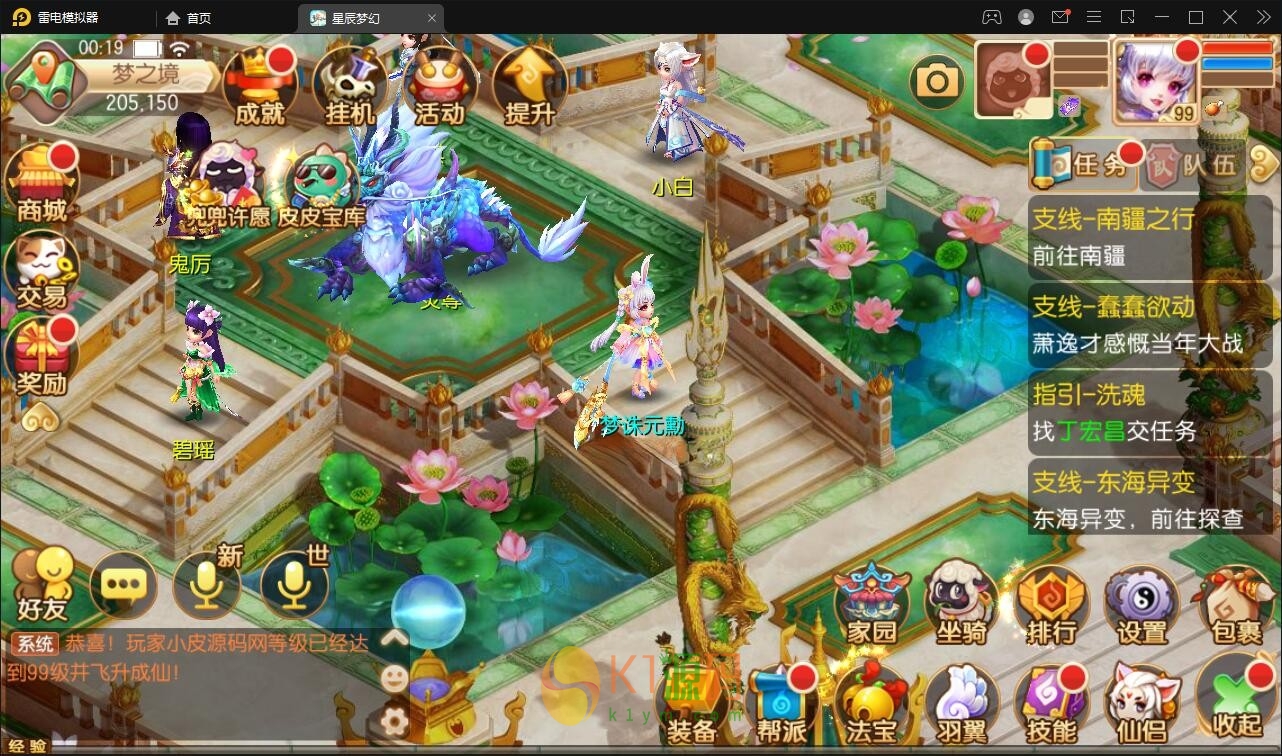Open the 成就 achievements icon
Viewport: 1282px width, 756px height.
point(260,86)
